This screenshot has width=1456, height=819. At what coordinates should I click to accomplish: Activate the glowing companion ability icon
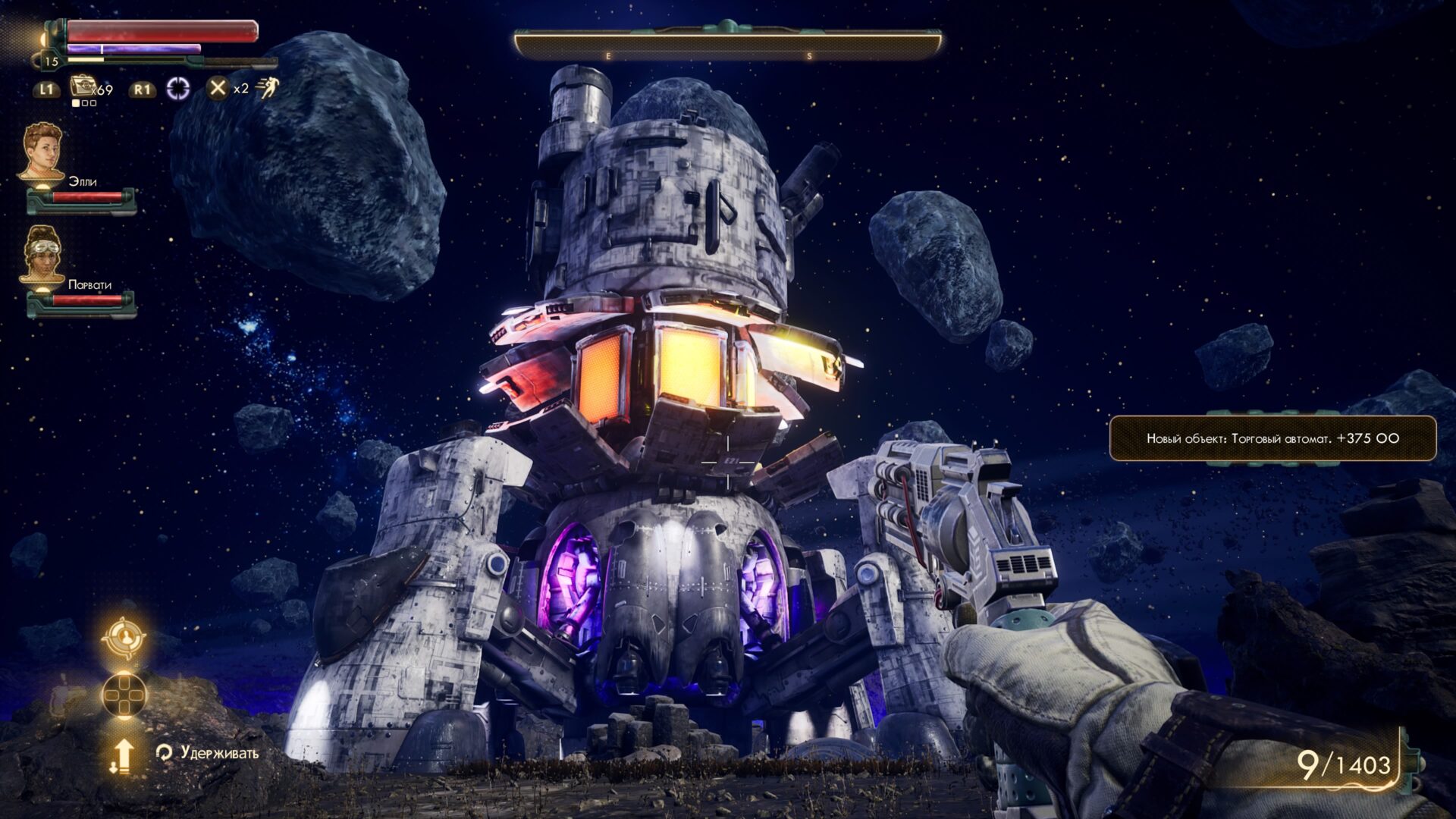point(124,638)
